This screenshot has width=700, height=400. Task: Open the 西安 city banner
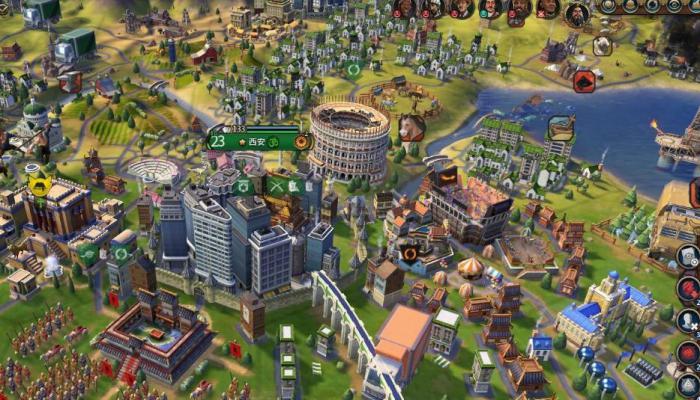(x=255, y=141)
